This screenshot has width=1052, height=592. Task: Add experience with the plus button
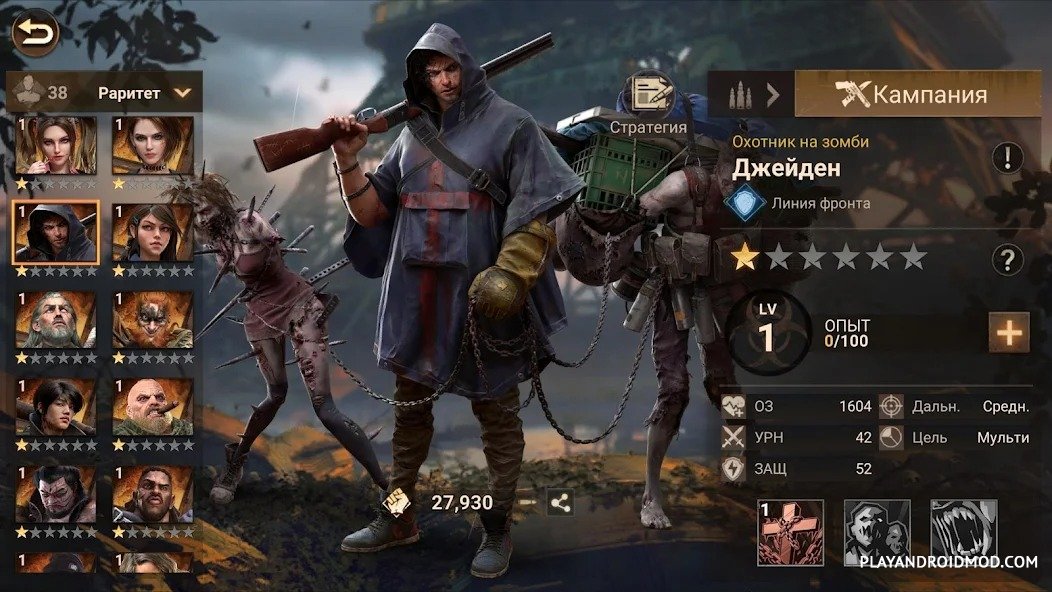pyautogui.click(x=1008, y=333)
